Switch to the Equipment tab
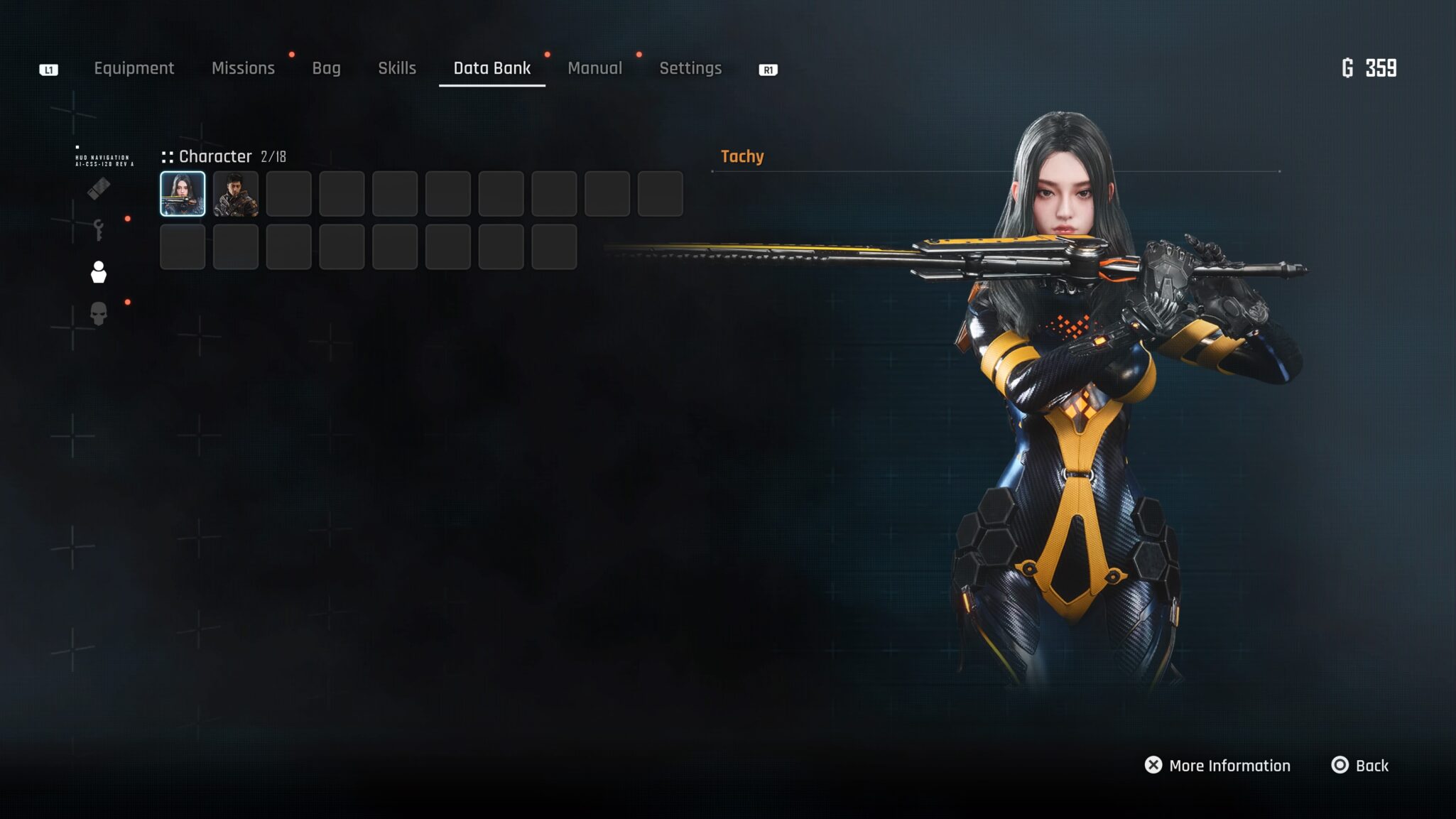1456x819 pixels. [134, 68]
